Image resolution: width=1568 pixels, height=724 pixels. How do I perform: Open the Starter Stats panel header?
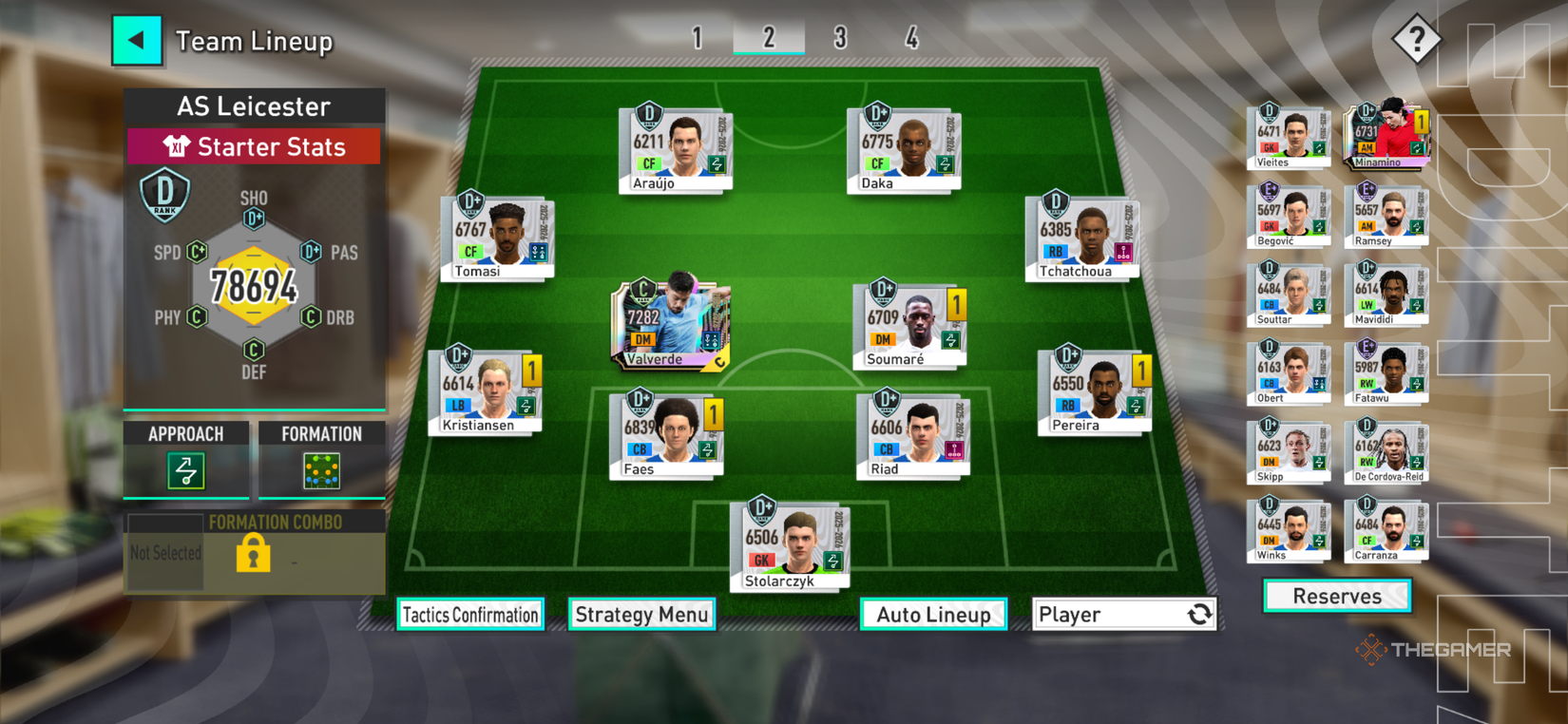pyautogui.click(x=254, y=146)
